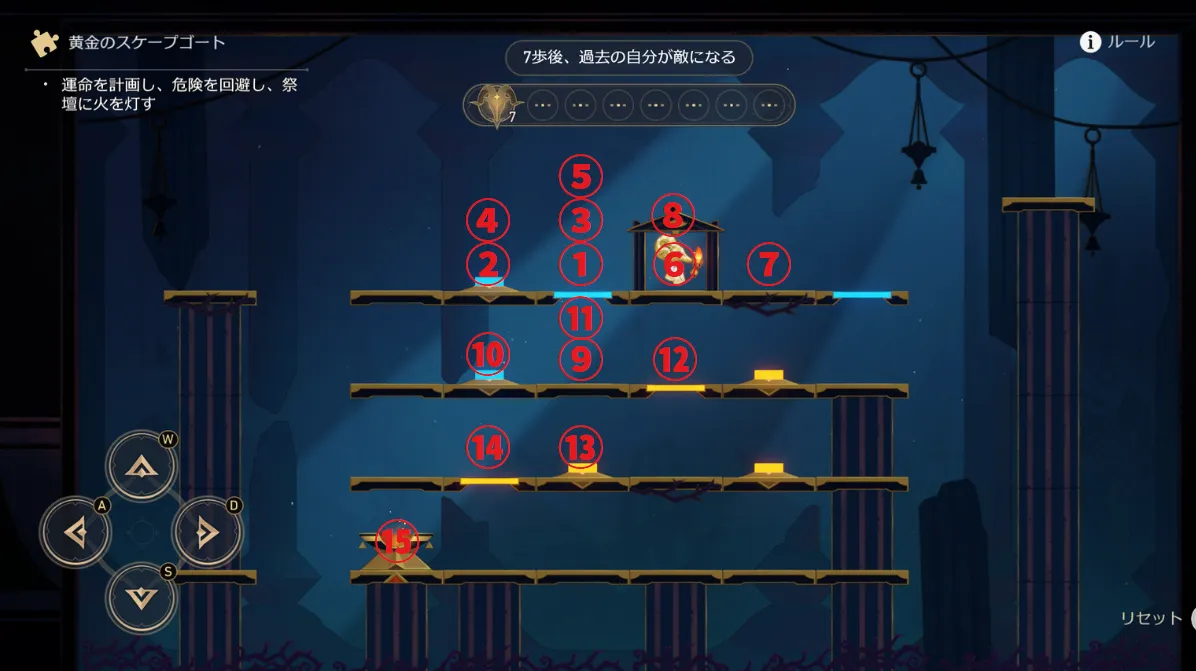Tap the down arrow S button
This screenshot has height=671, width=1196.
[x=141, y=598]
